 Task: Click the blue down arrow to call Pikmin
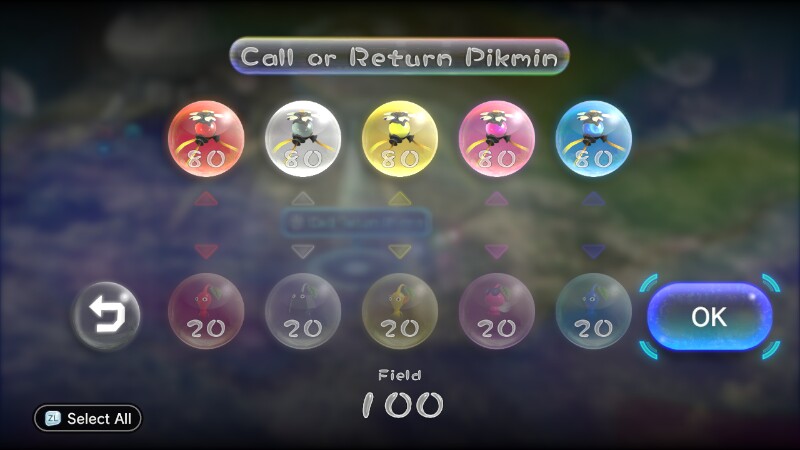click(593, 251)
